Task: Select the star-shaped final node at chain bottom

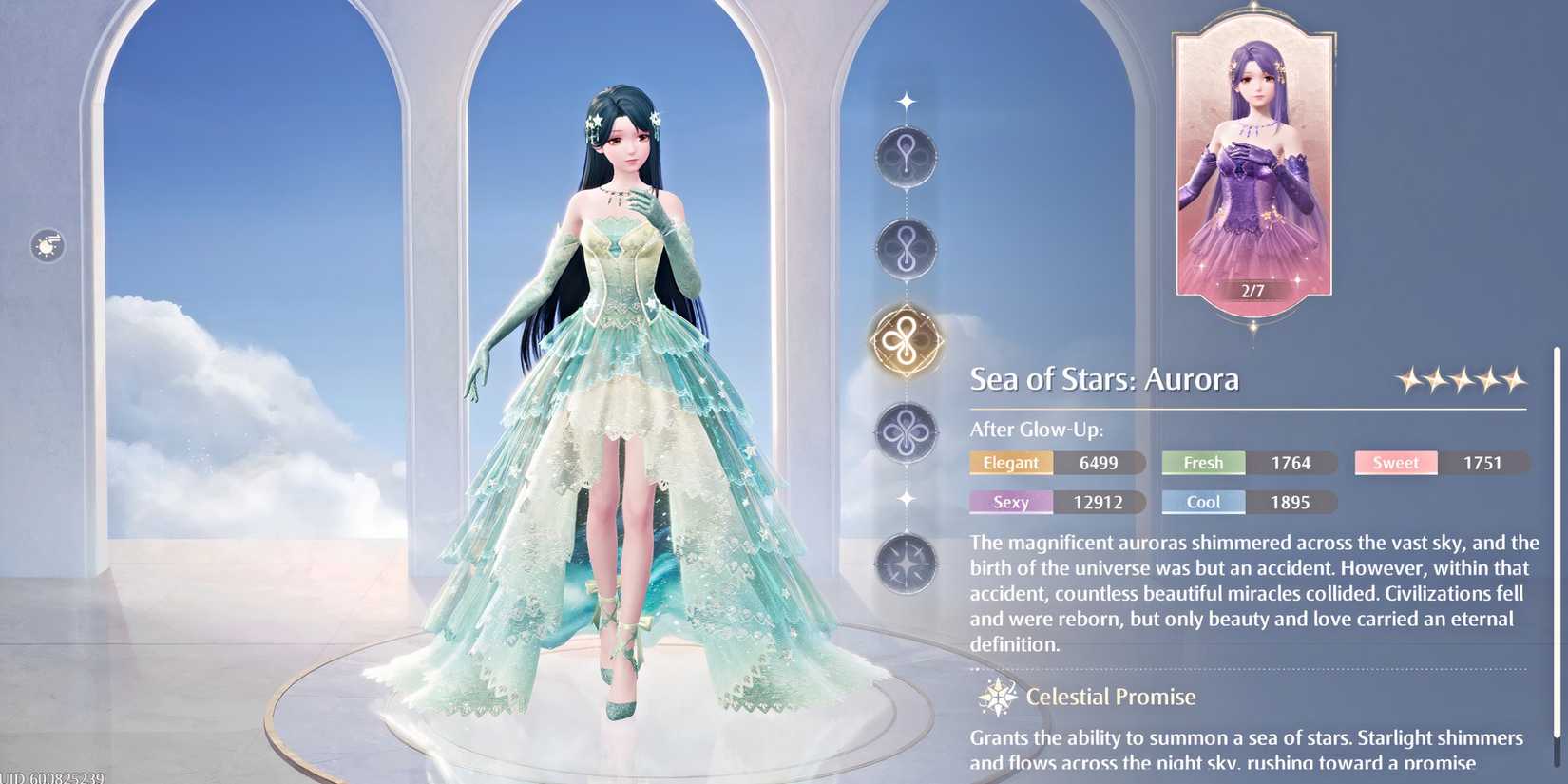Action: pos(906,563)
